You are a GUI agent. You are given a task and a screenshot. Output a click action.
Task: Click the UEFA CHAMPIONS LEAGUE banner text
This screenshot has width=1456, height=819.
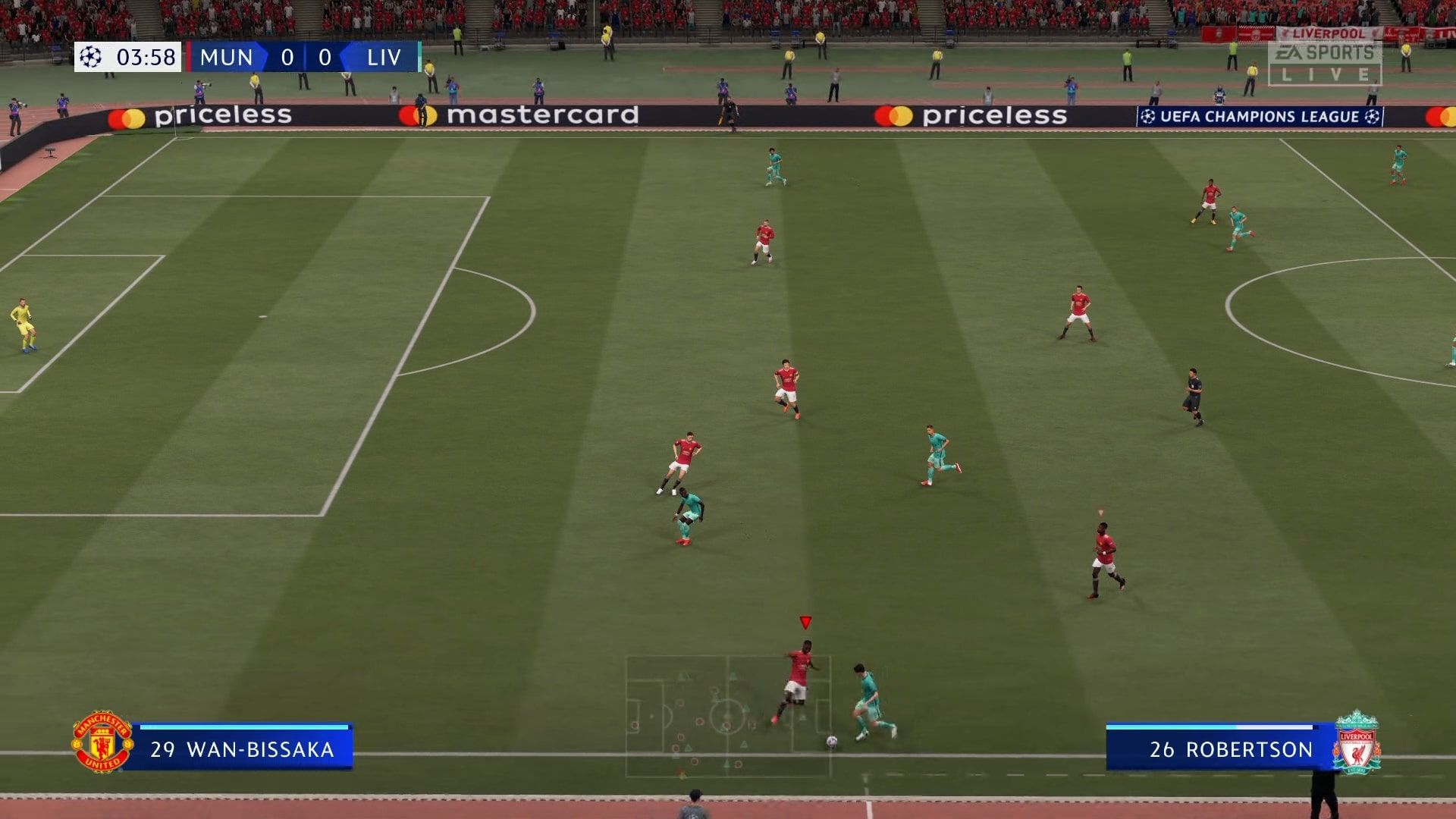click(x=1259, y=117)
